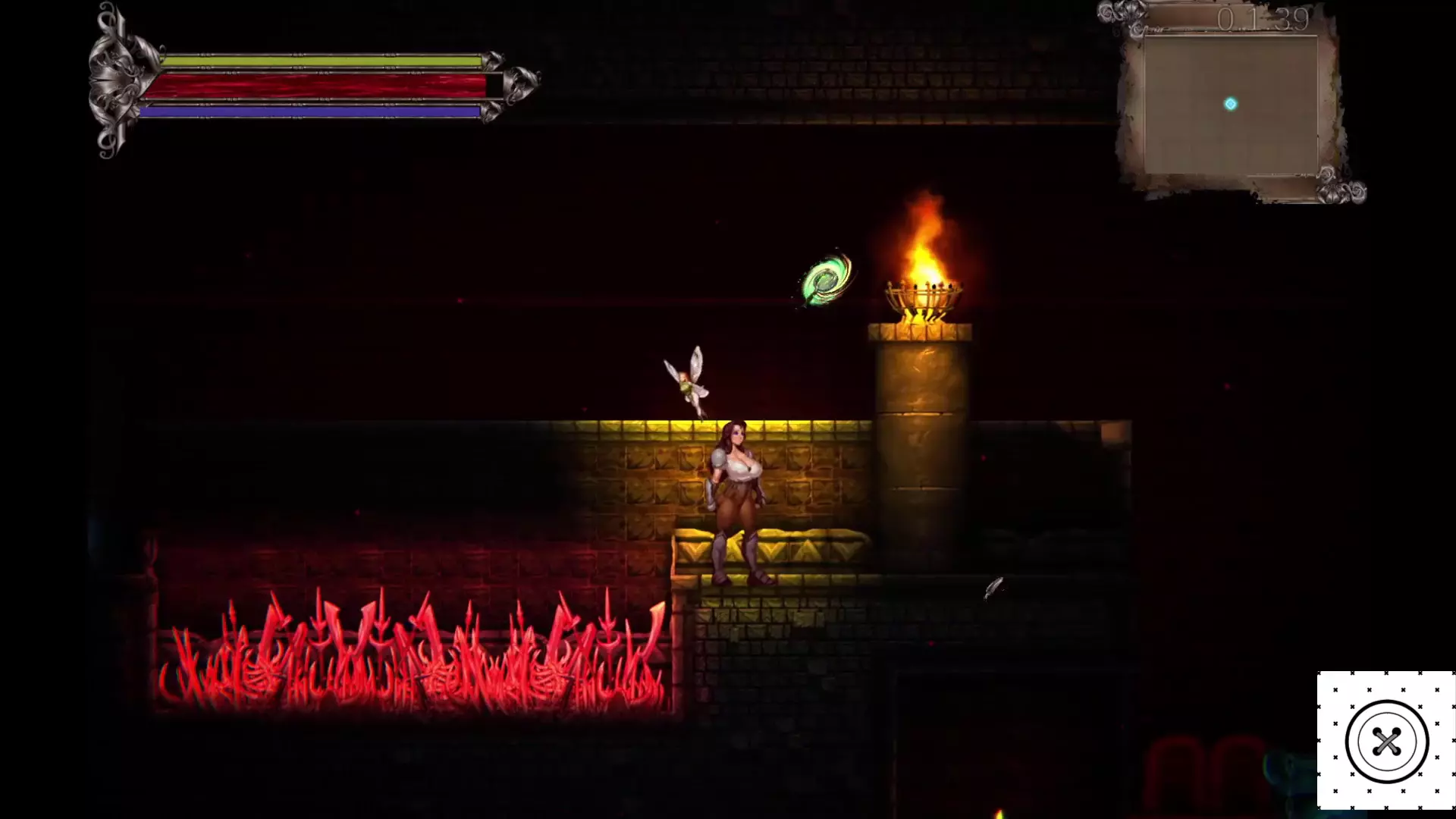The image size is (1456, 819).
Task: Click the round X button overlay
Action: (1386, 741)
